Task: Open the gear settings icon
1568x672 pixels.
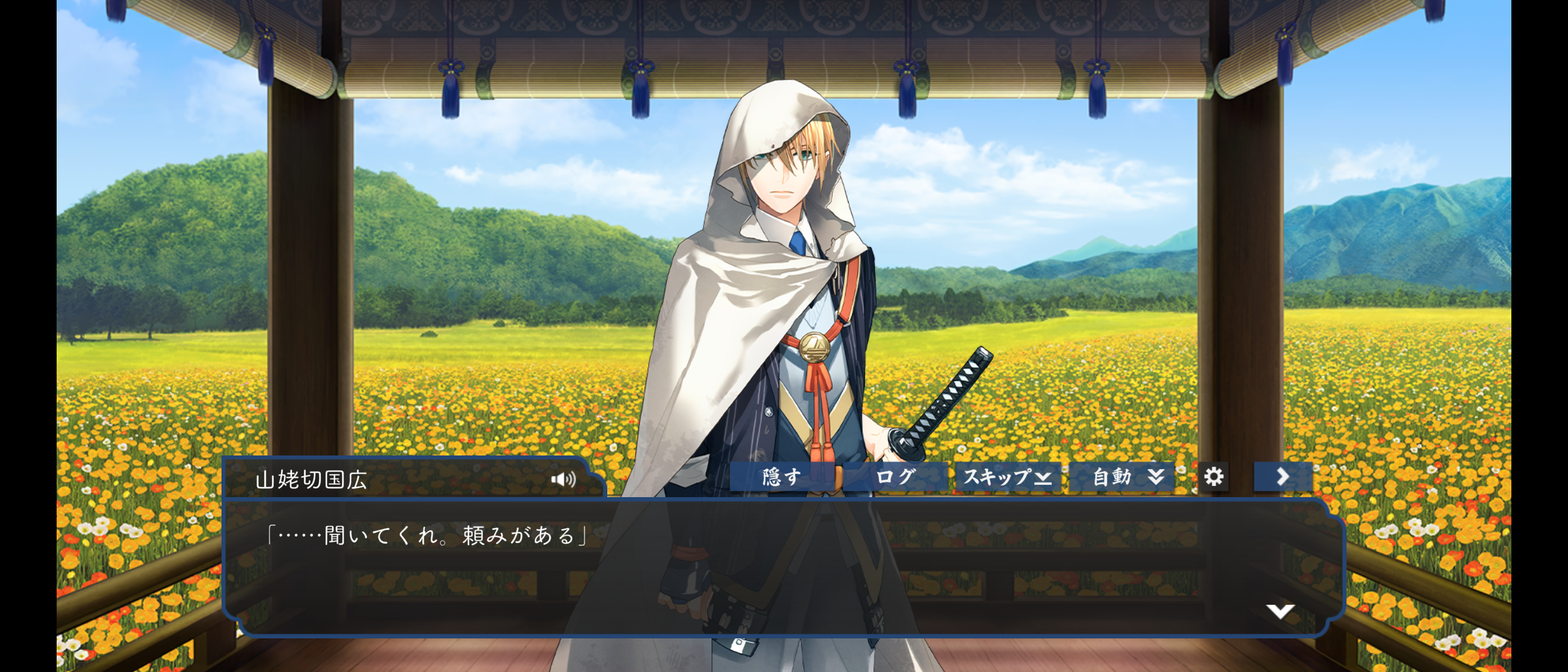Action: (1213, 477)
